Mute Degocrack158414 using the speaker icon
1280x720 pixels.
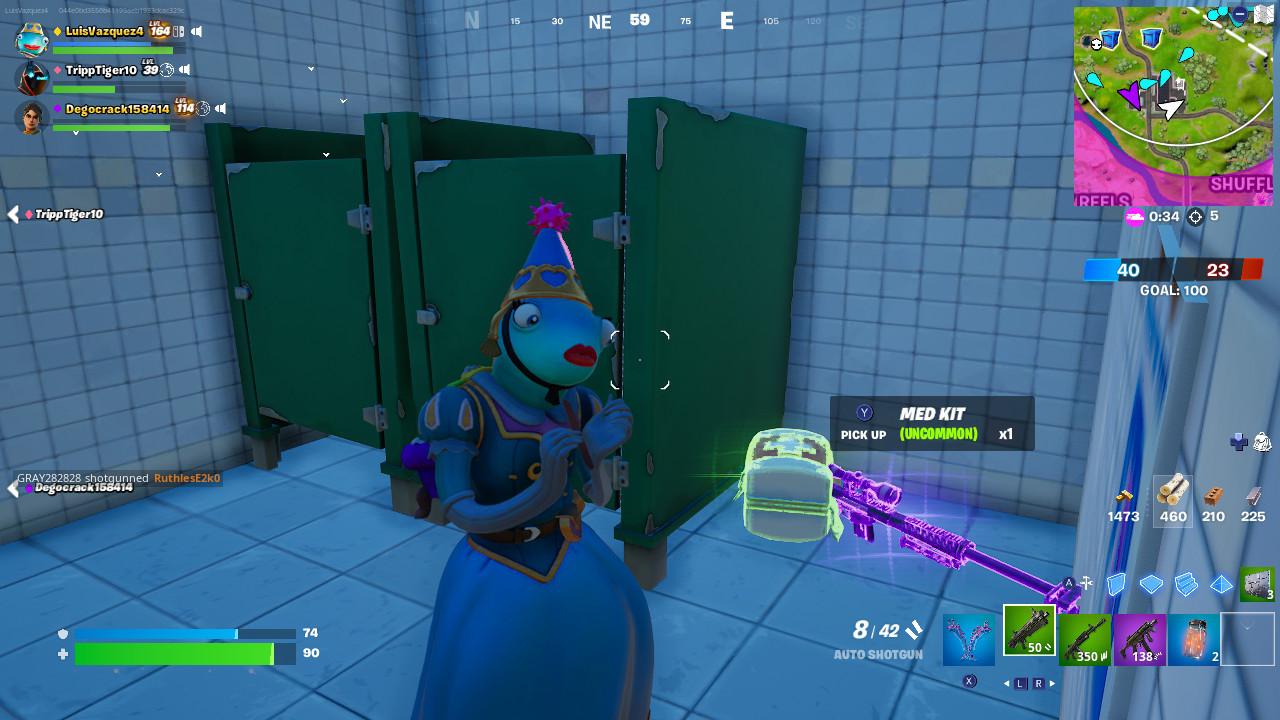click(220, 109)
